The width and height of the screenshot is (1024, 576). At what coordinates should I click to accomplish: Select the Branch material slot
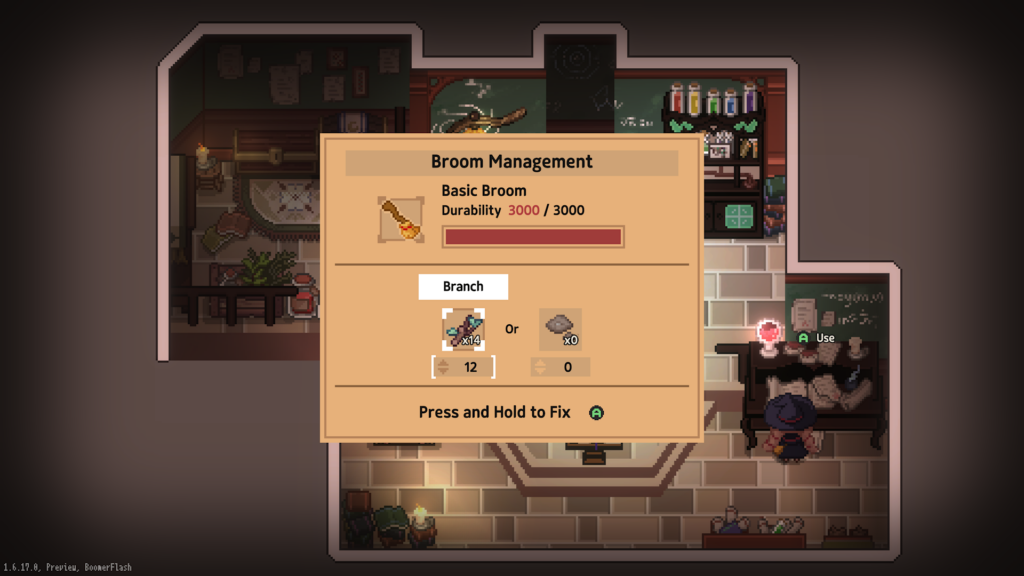click(x=463, y=329)
